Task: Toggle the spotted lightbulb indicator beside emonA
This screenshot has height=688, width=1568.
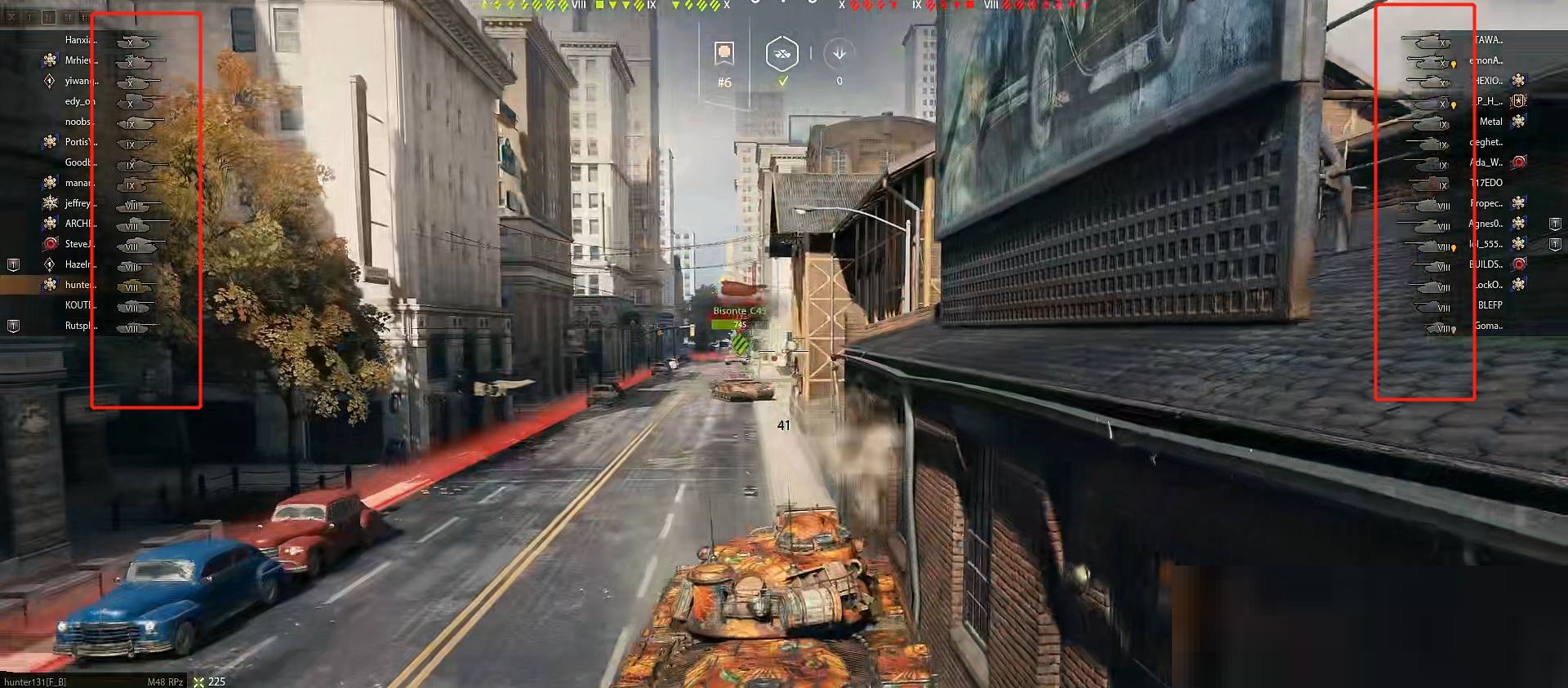Action: point(1454,64)
